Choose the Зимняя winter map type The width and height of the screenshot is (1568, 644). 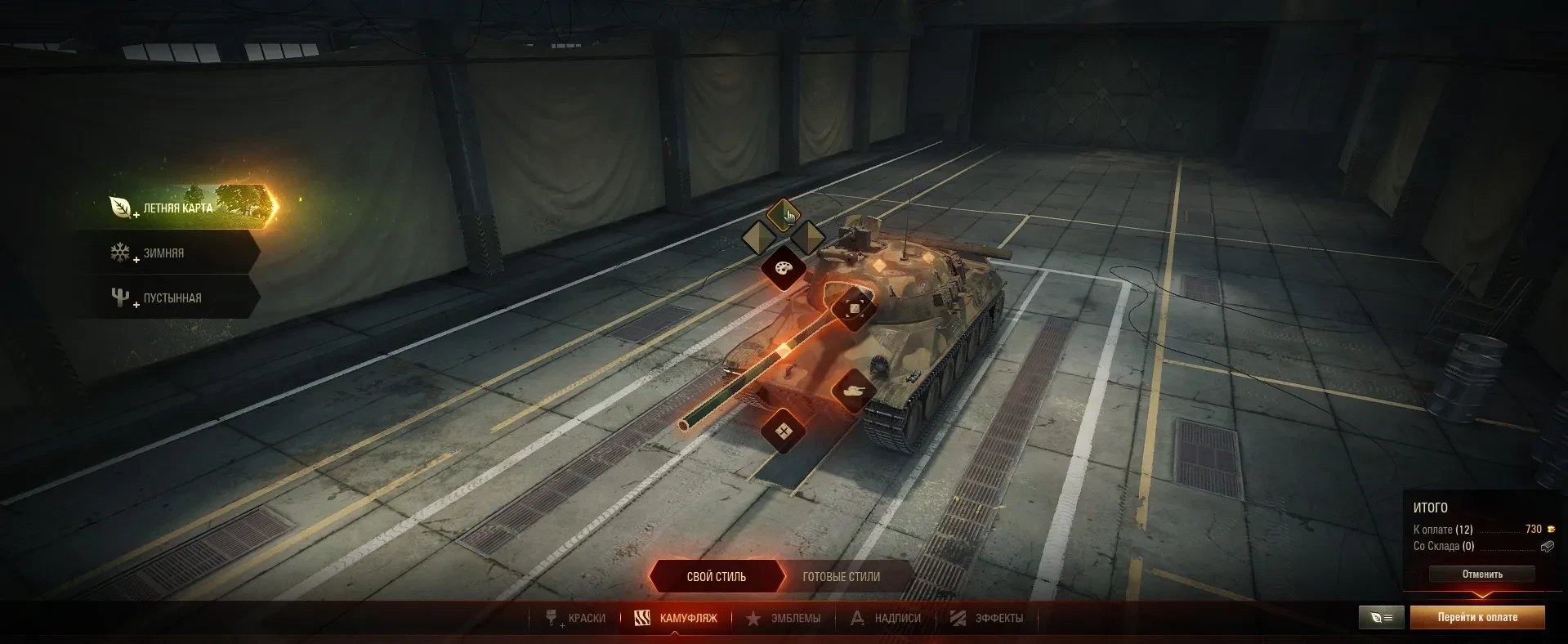(x=163, y=253)
